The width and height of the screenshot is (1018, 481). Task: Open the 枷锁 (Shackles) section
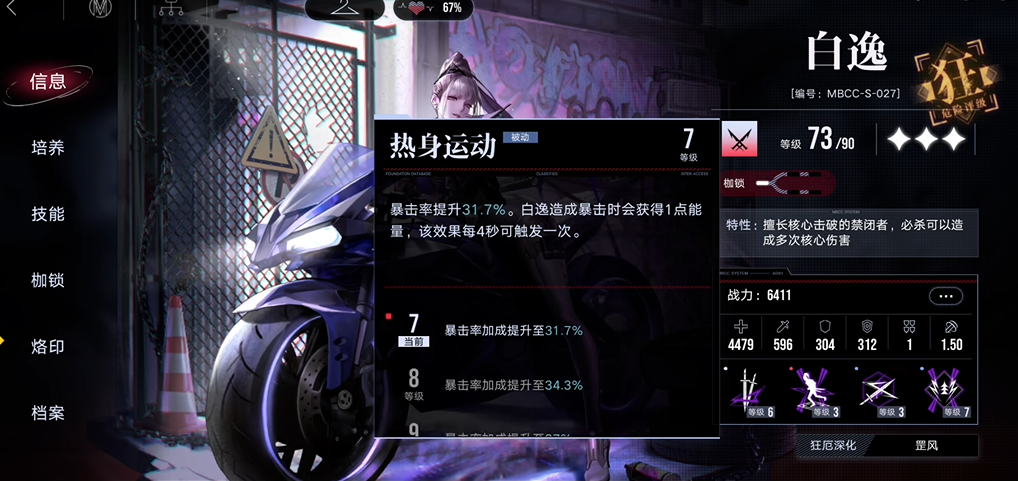[48, 280]
